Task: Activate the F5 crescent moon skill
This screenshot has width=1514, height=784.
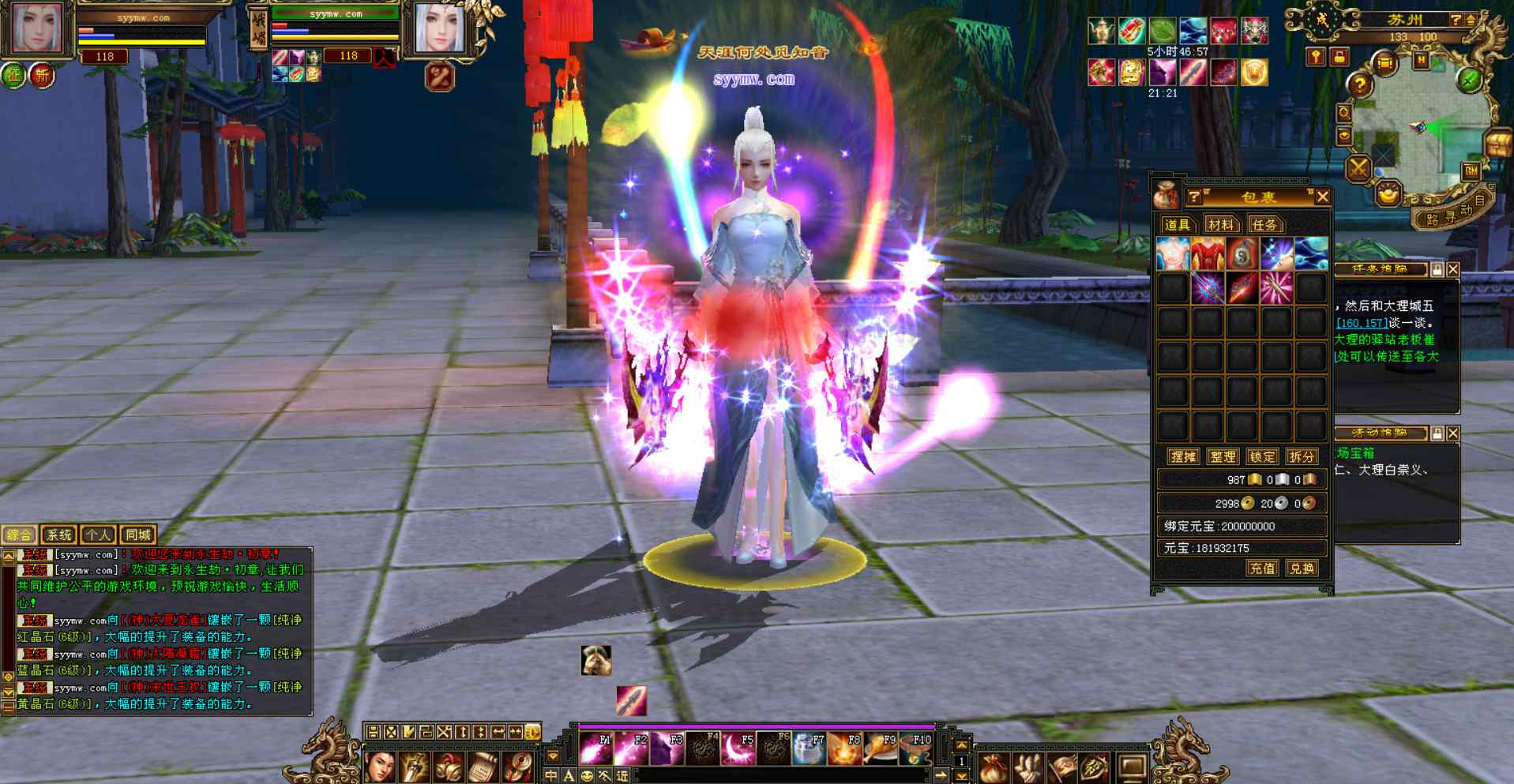Action: 738,748
